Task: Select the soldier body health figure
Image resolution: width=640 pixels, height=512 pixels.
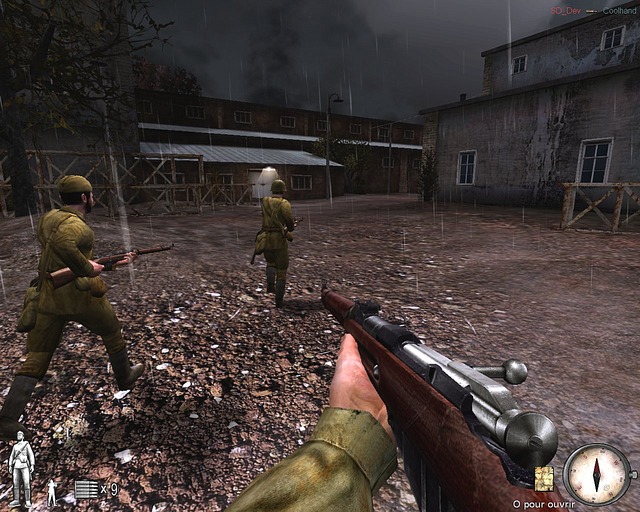Action: pos(20,469)
